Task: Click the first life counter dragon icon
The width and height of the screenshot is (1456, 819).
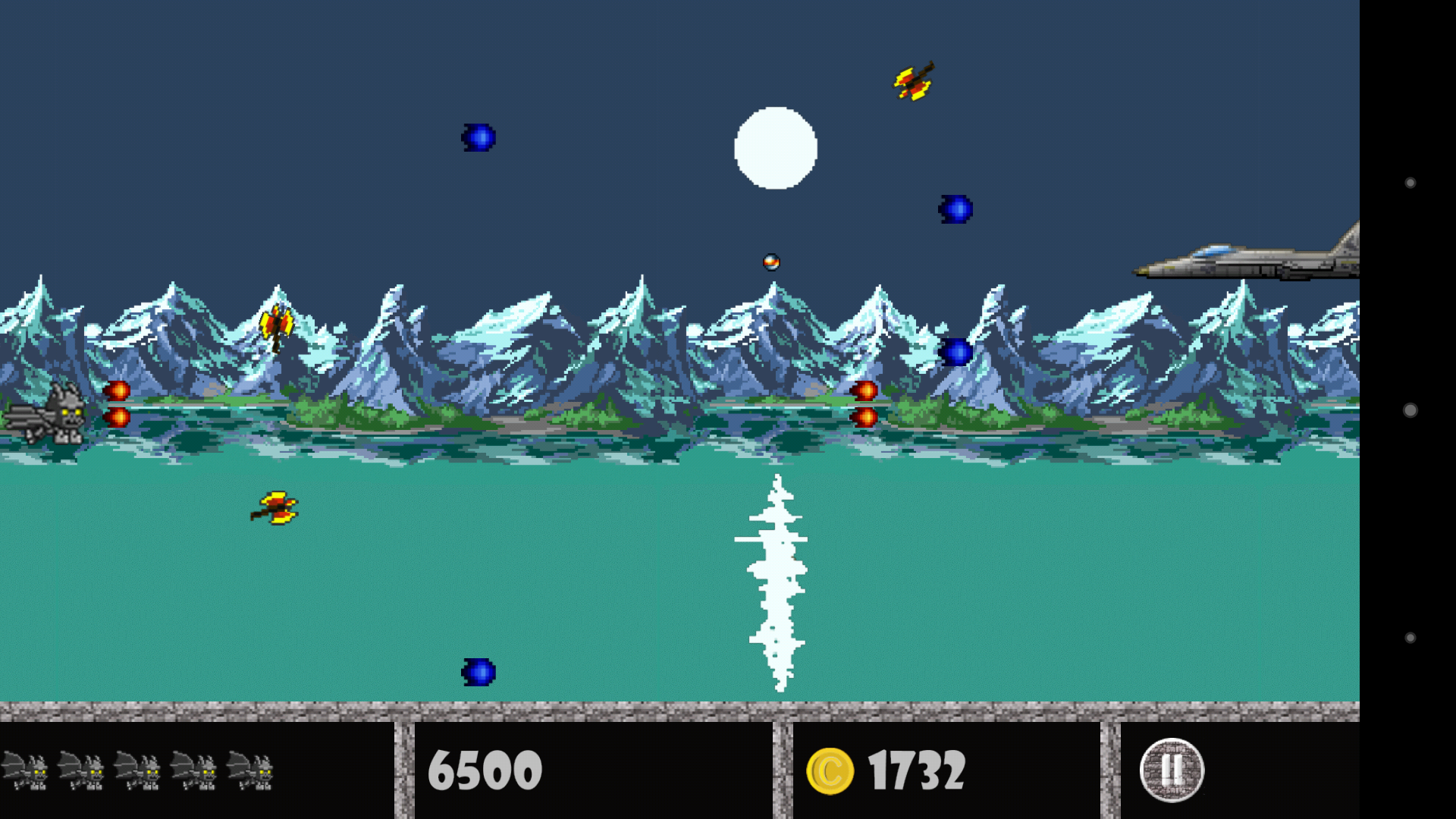Action: [27, 770]
